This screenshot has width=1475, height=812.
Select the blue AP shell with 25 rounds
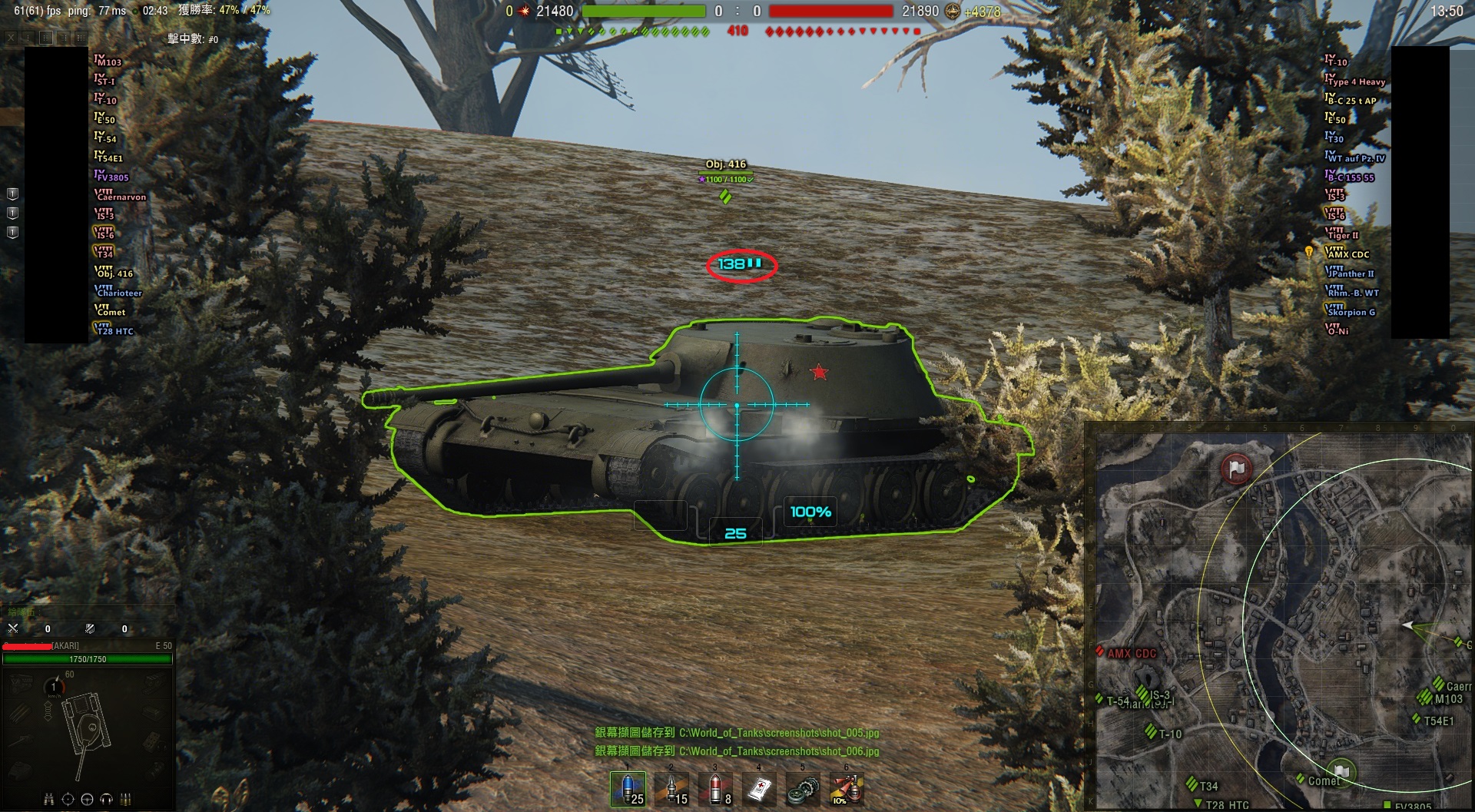(x=628, y=789)
